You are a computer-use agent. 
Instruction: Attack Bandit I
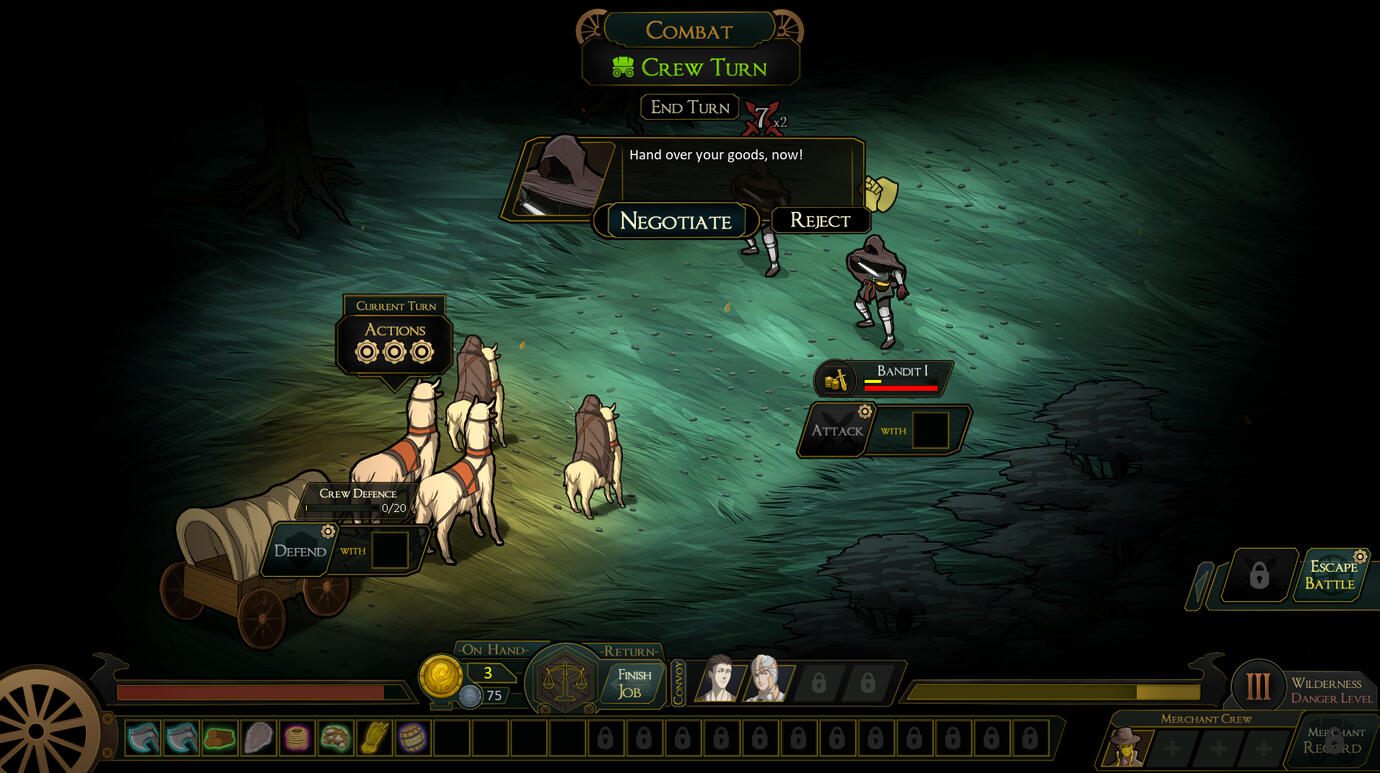[x=837, y=431]
